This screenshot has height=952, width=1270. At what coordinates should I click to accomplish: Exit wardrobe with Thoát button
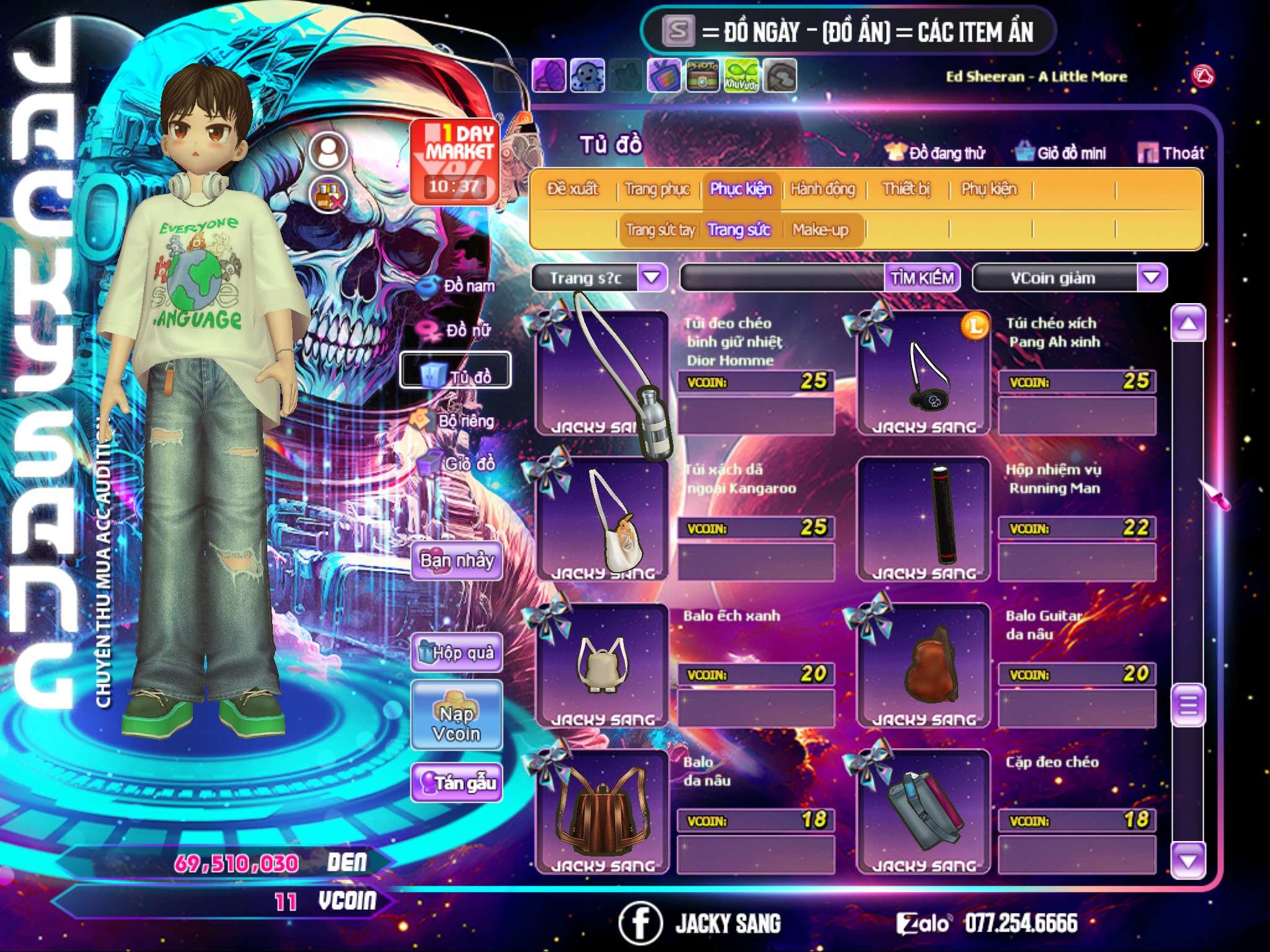point(1171,153)
